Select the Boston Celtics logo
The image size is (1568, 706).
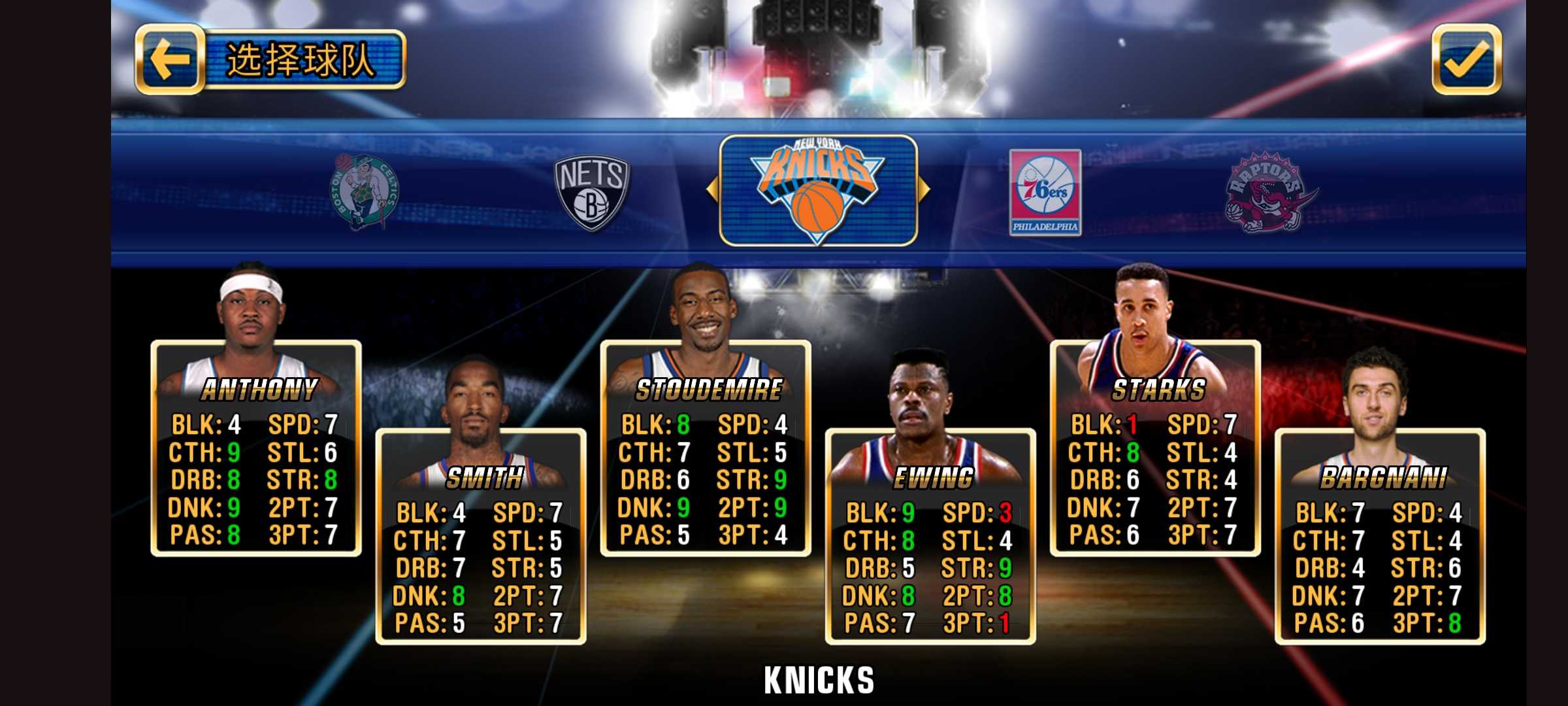[x=364, y=192]
